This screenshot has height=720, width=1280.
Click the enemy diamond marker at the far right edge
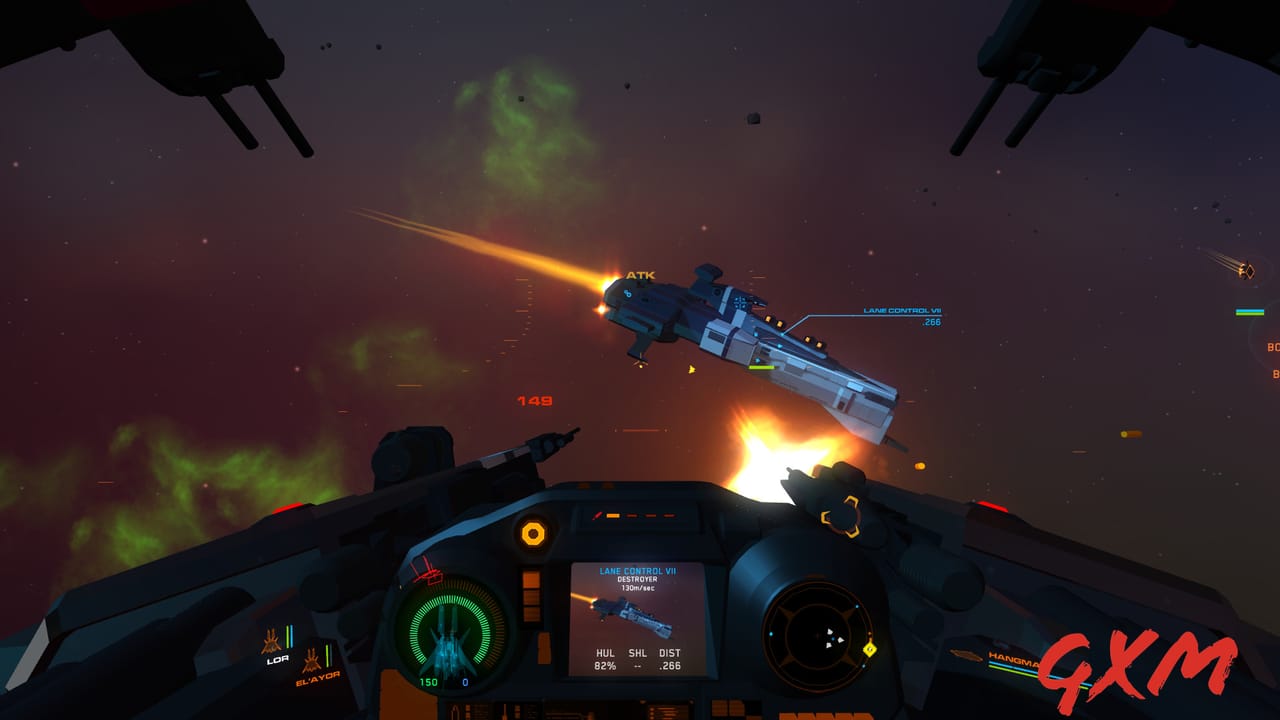tap(1249, 271)
